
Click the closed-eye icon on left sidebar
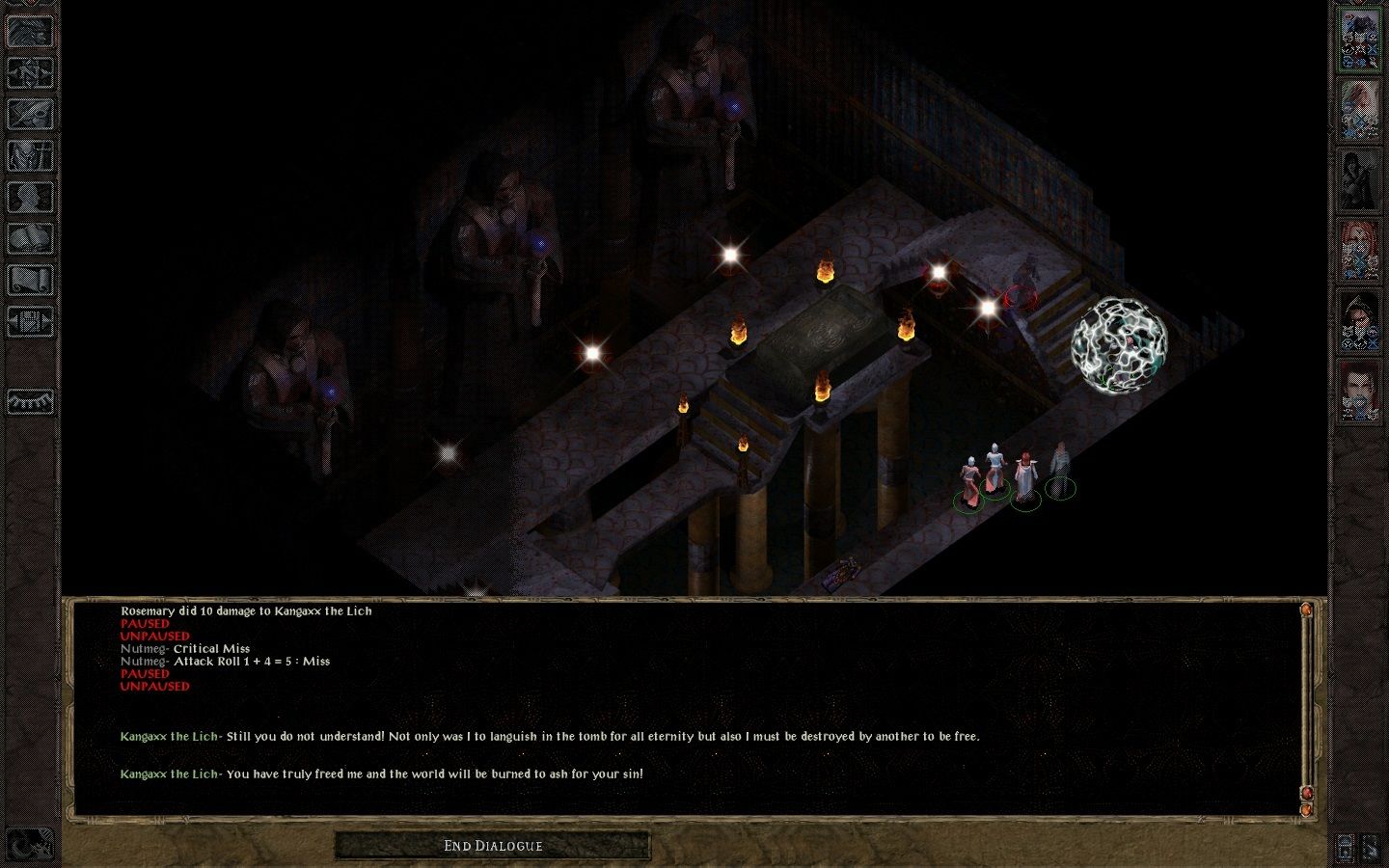(x=30, y=400)
